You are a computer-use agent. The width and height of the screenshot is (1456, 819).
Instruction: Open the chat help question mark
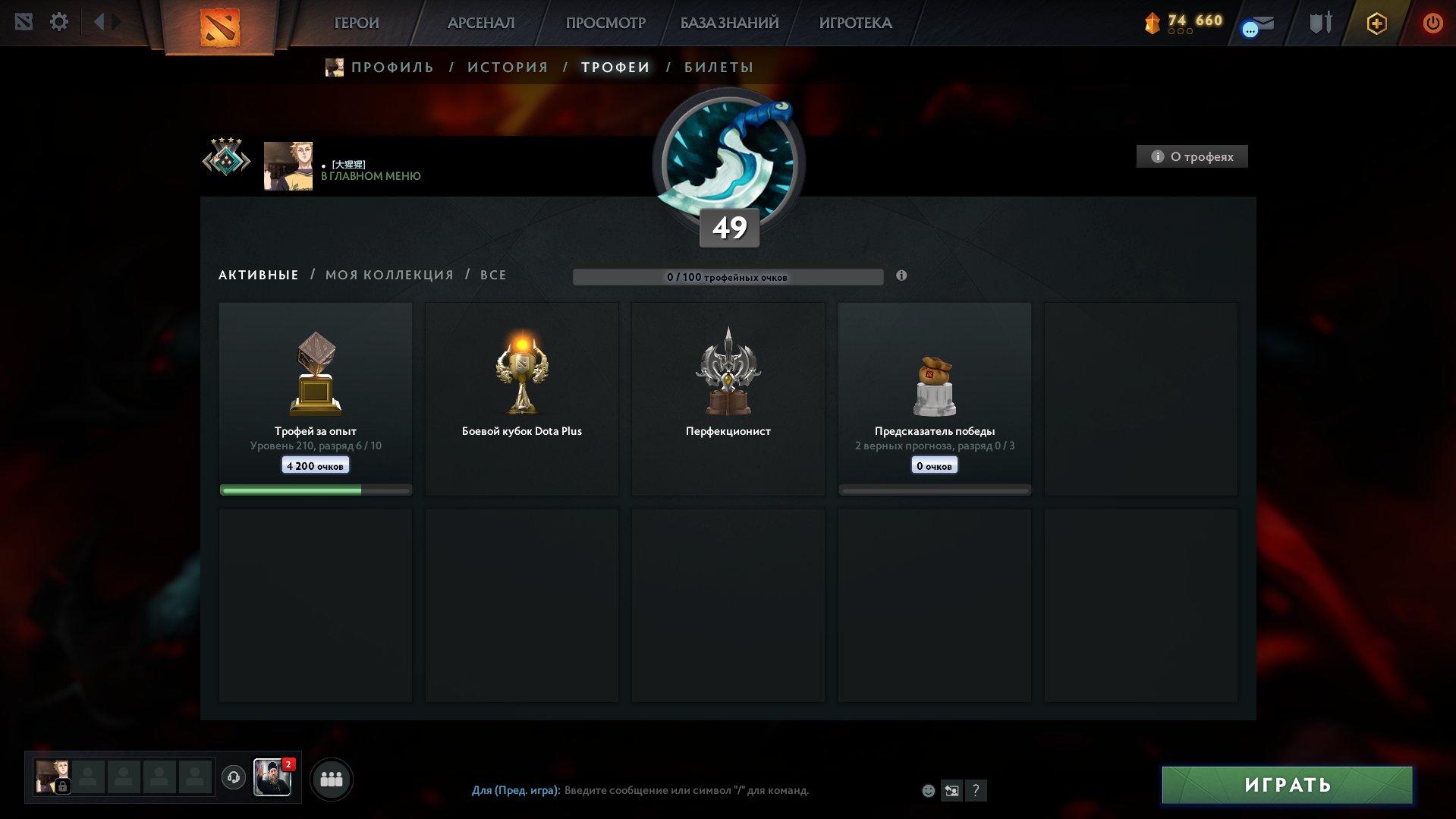point(976,790)
